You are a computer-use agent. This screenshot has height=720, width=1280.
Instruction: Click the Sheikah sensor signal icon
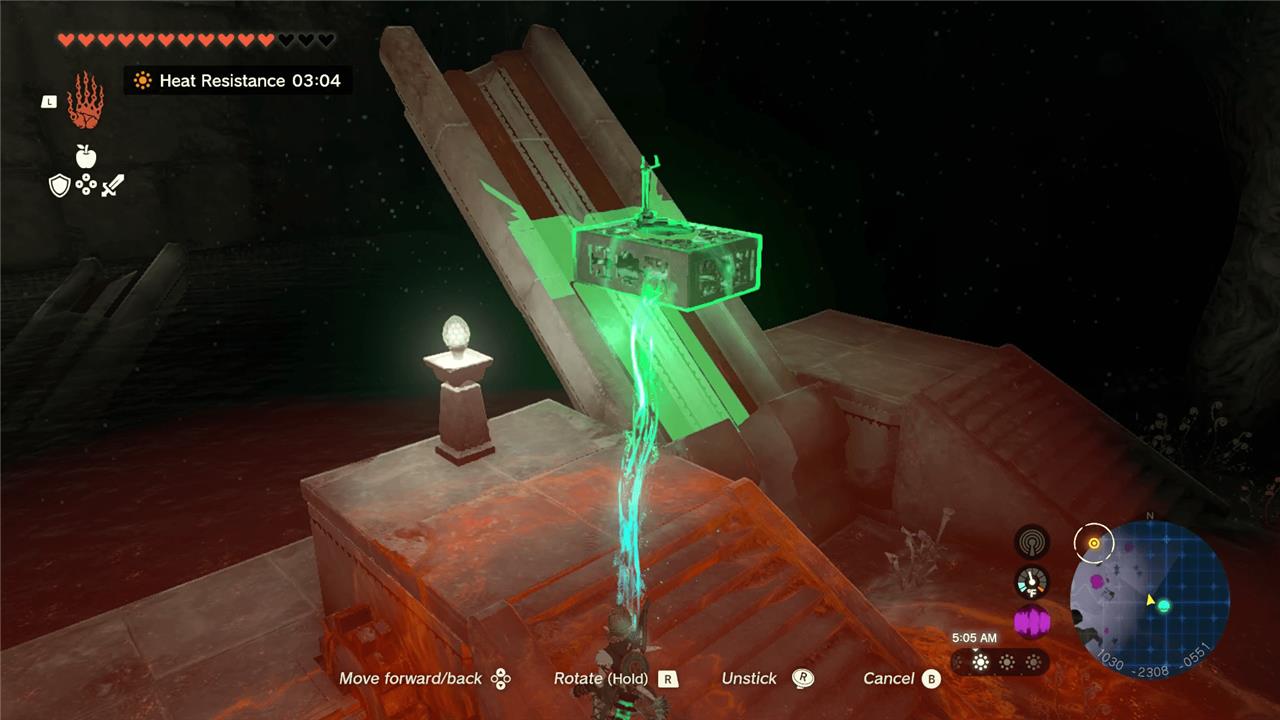click(x=1032, y=543)
